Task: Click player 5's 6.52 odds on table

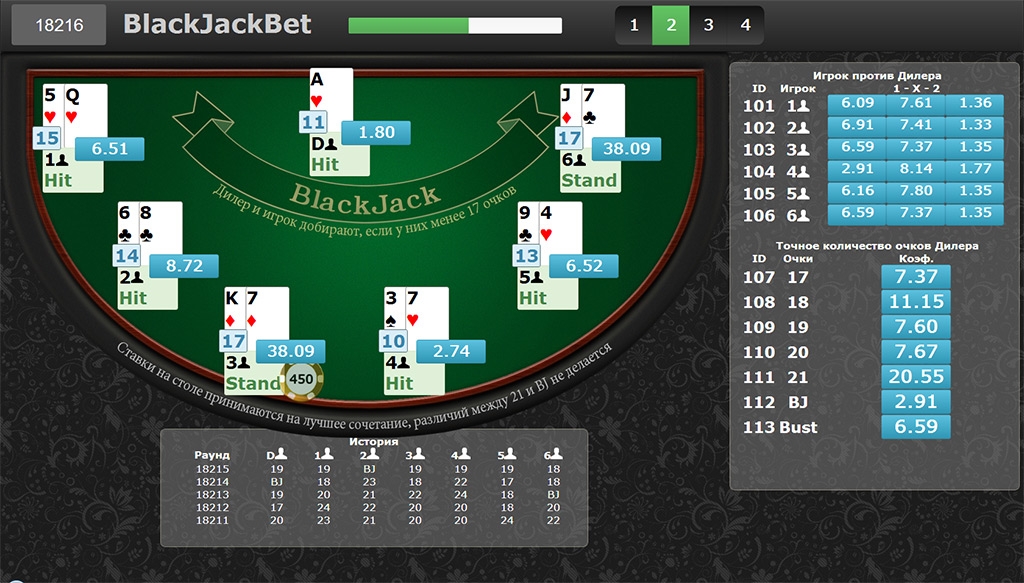Action: coord(584,266)
